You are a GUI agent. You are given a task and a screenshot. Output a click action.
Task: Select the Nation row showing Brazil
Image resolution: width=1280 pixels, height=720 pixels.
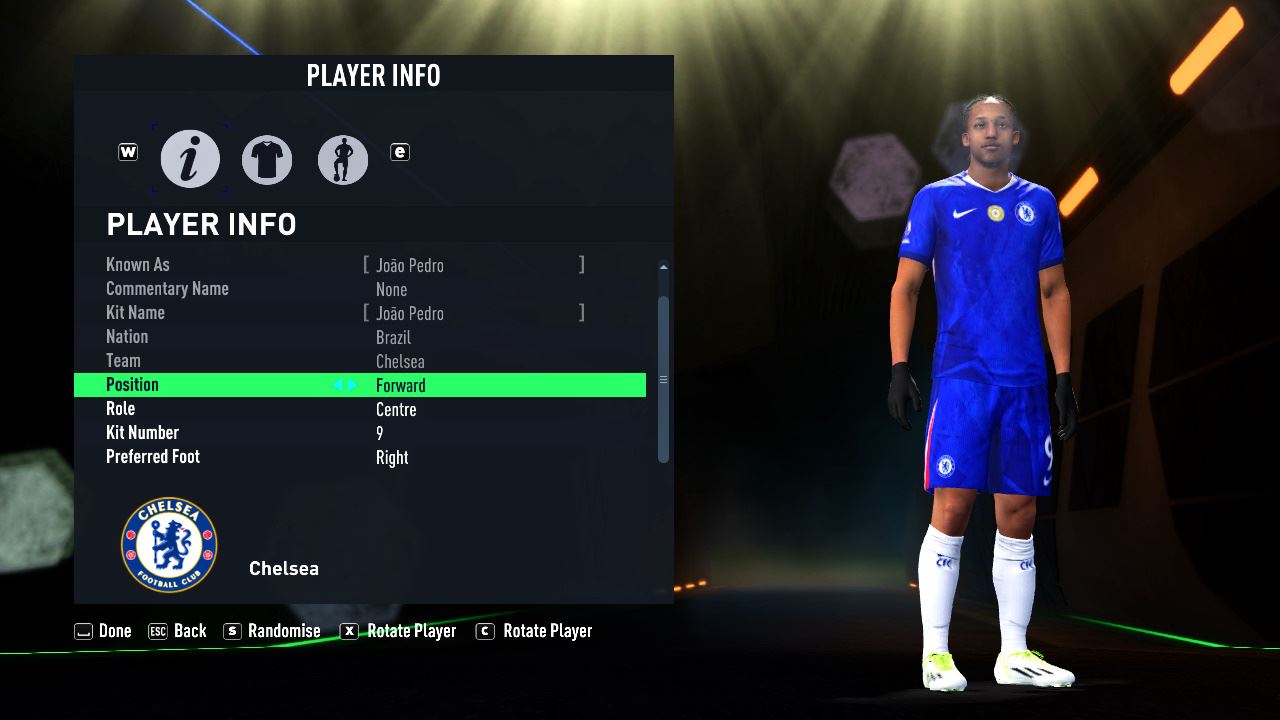tap(360, 337)
